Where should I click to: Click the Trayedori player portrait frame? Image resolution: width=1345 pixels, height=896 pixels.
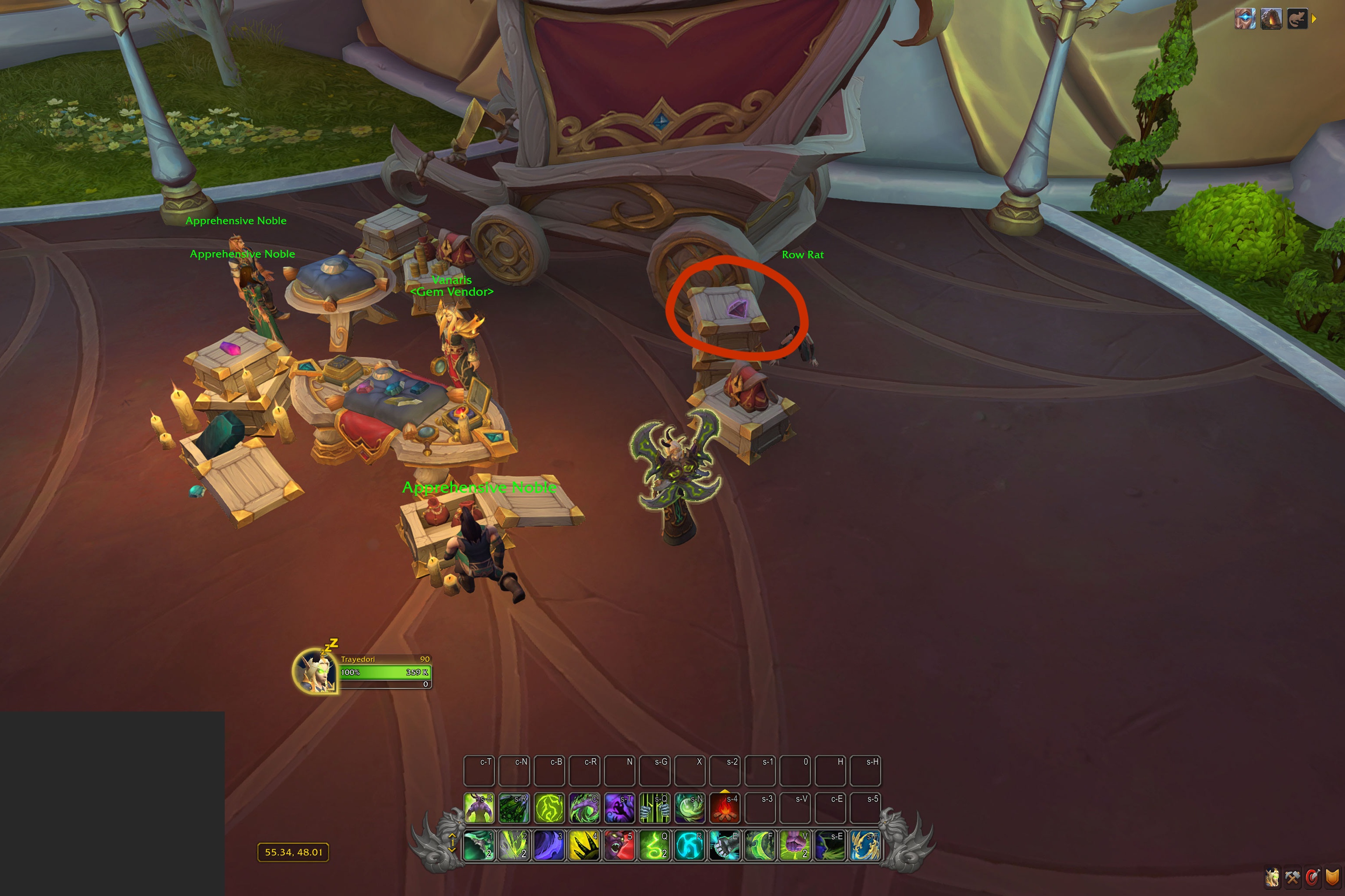coord(315,671)
